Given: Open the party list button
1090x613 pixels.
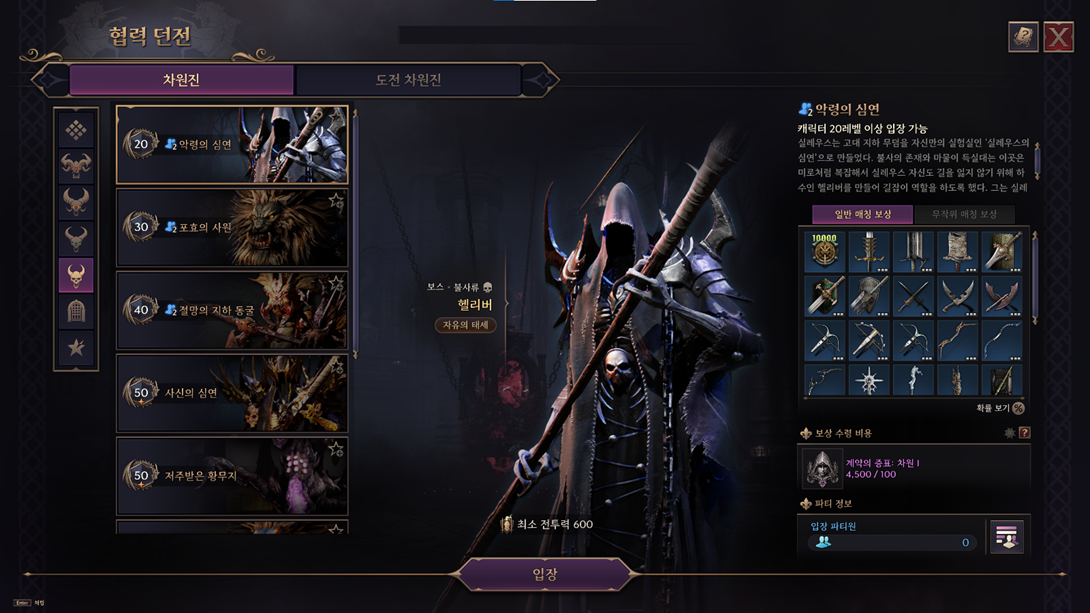Looking at the screenshot, I should click(1006, 537).
